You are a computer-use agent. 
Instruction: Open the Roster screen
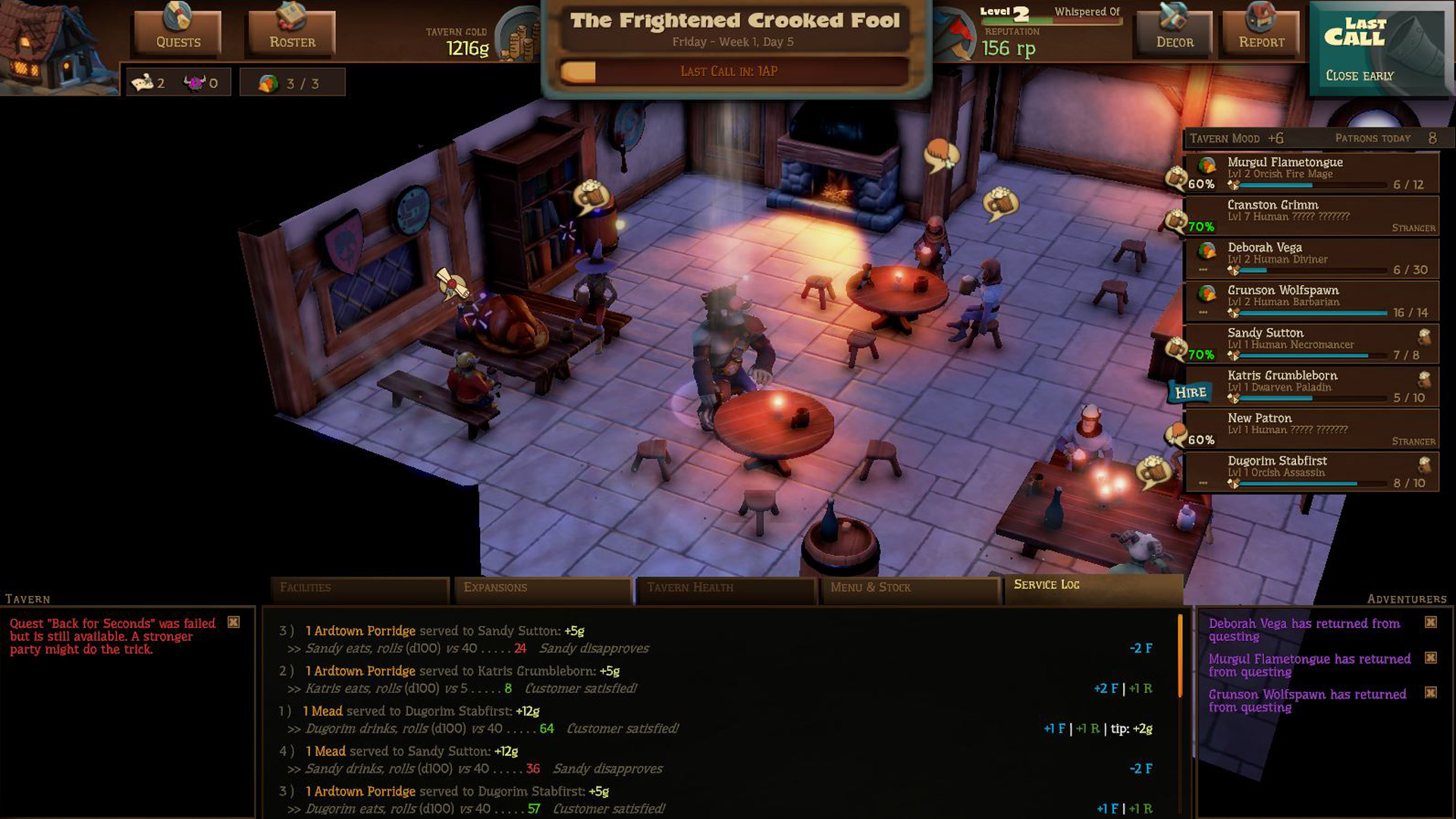click(x=291, y=32)
